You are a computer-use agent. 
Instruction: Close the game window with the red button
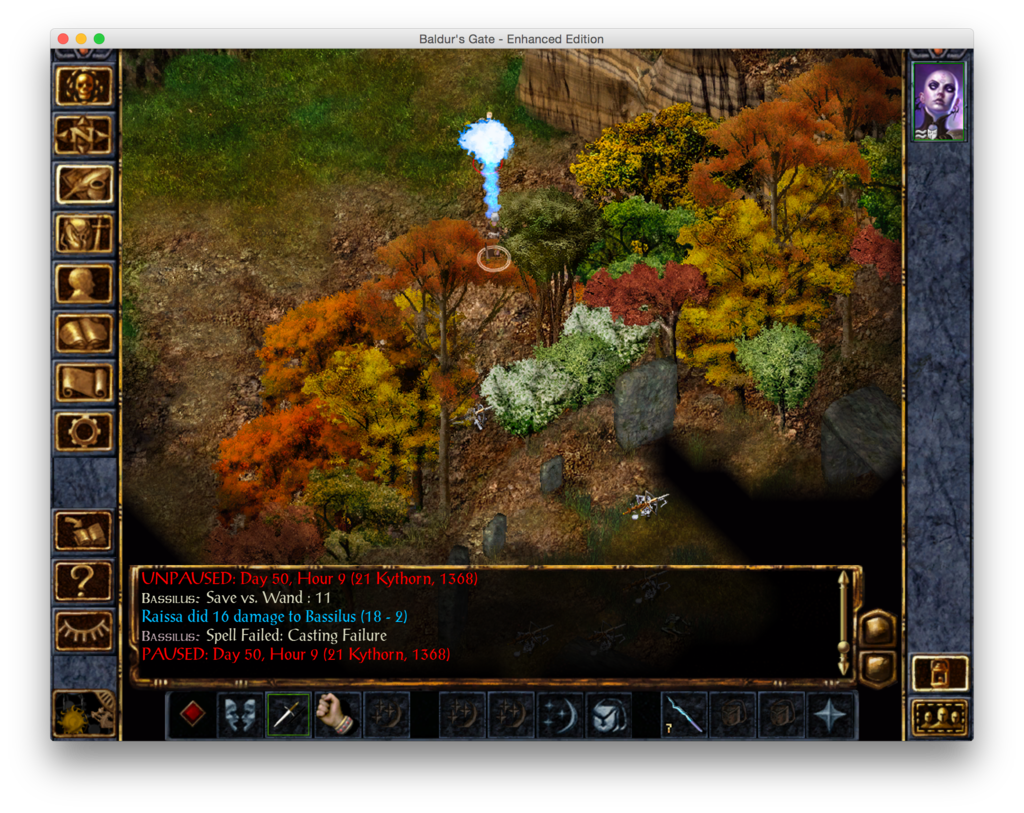[x=63, y=39]
